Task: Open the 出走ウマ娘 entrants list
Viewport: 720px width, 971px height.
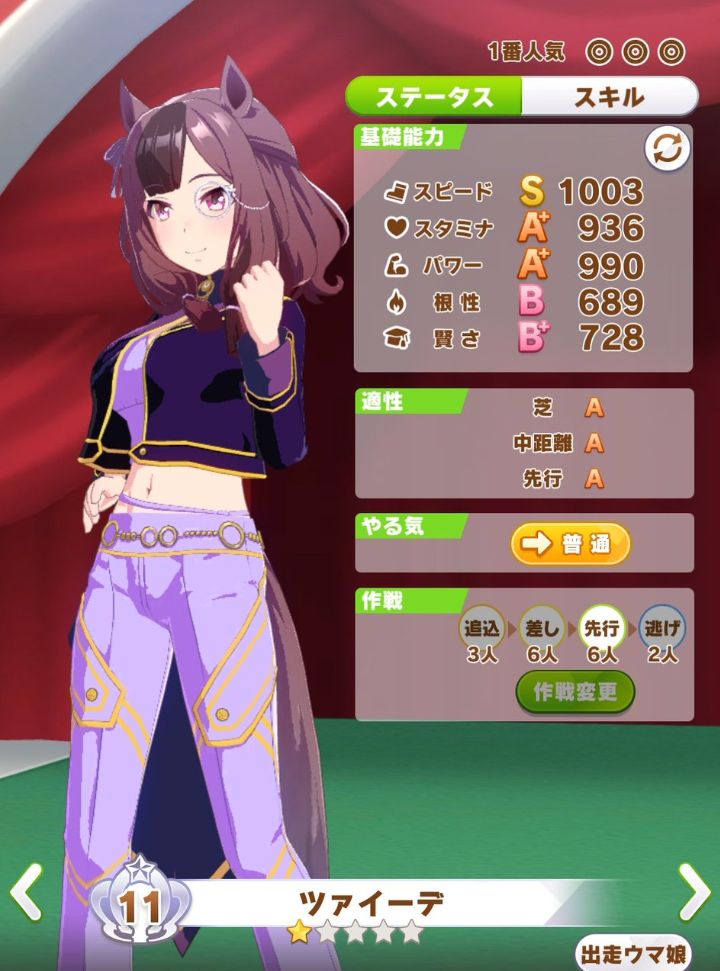Action: 648,954
